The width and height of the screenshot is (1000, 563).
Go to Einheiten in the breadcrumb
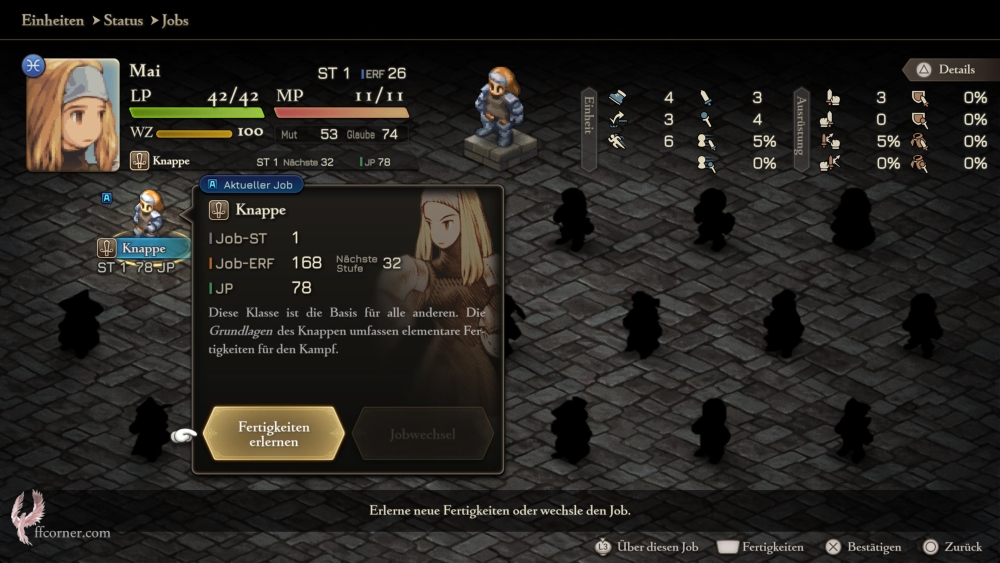[x=52, y=20]
